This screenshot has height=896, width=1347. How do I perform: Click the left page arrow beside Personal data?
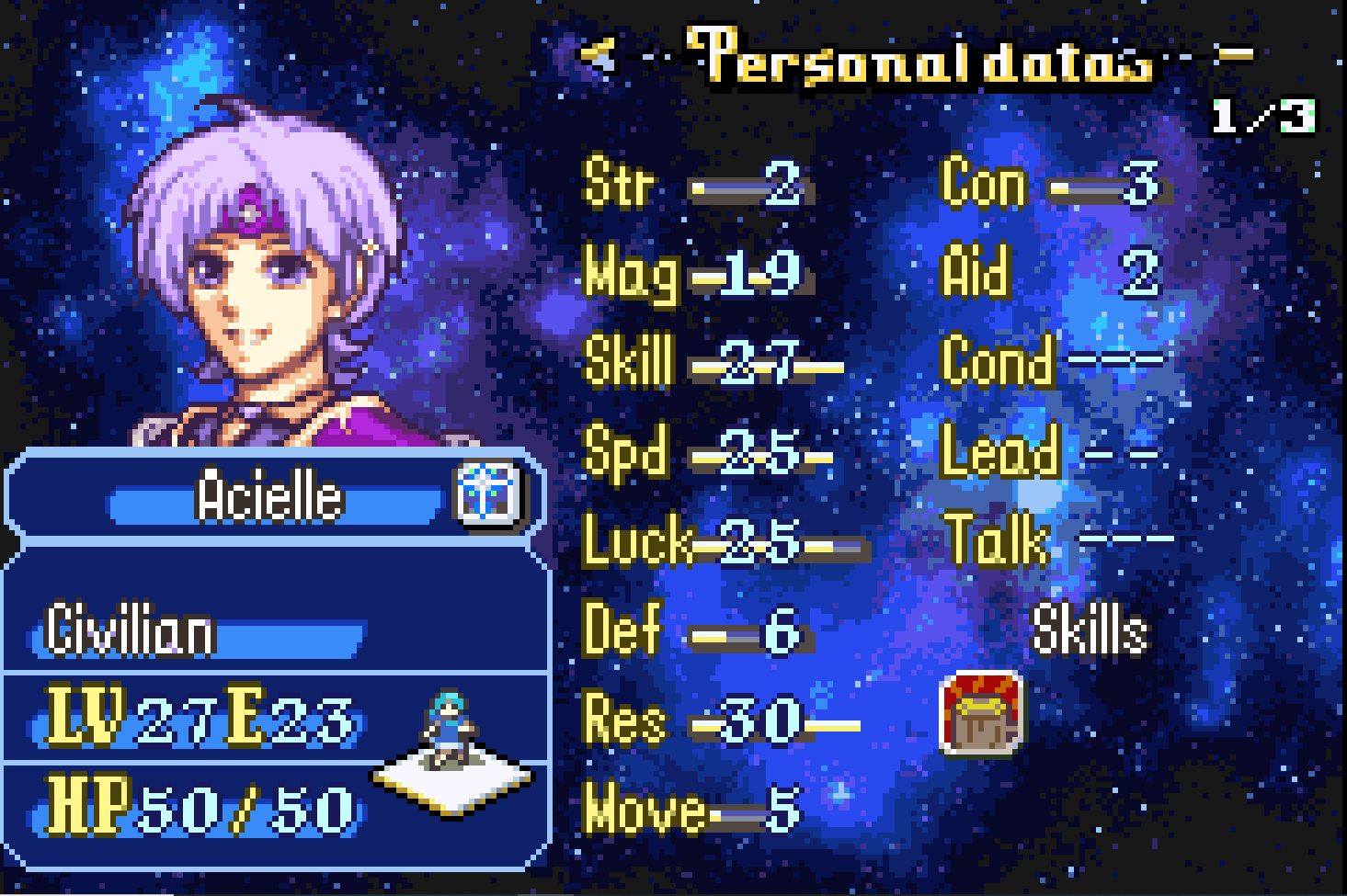pos(598,56)
